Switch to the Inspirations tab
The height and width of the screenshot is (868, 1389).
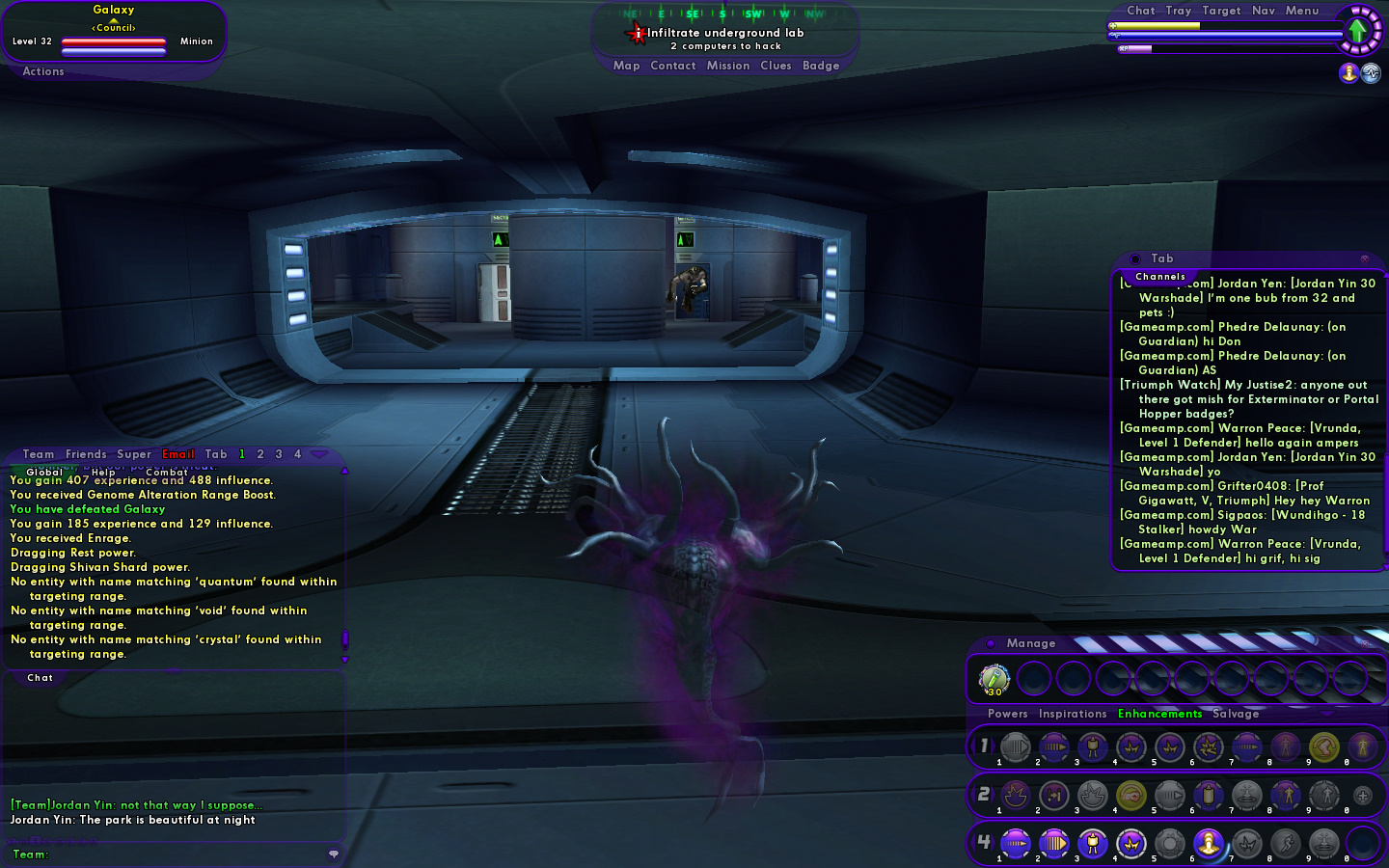pos(1073,714)
